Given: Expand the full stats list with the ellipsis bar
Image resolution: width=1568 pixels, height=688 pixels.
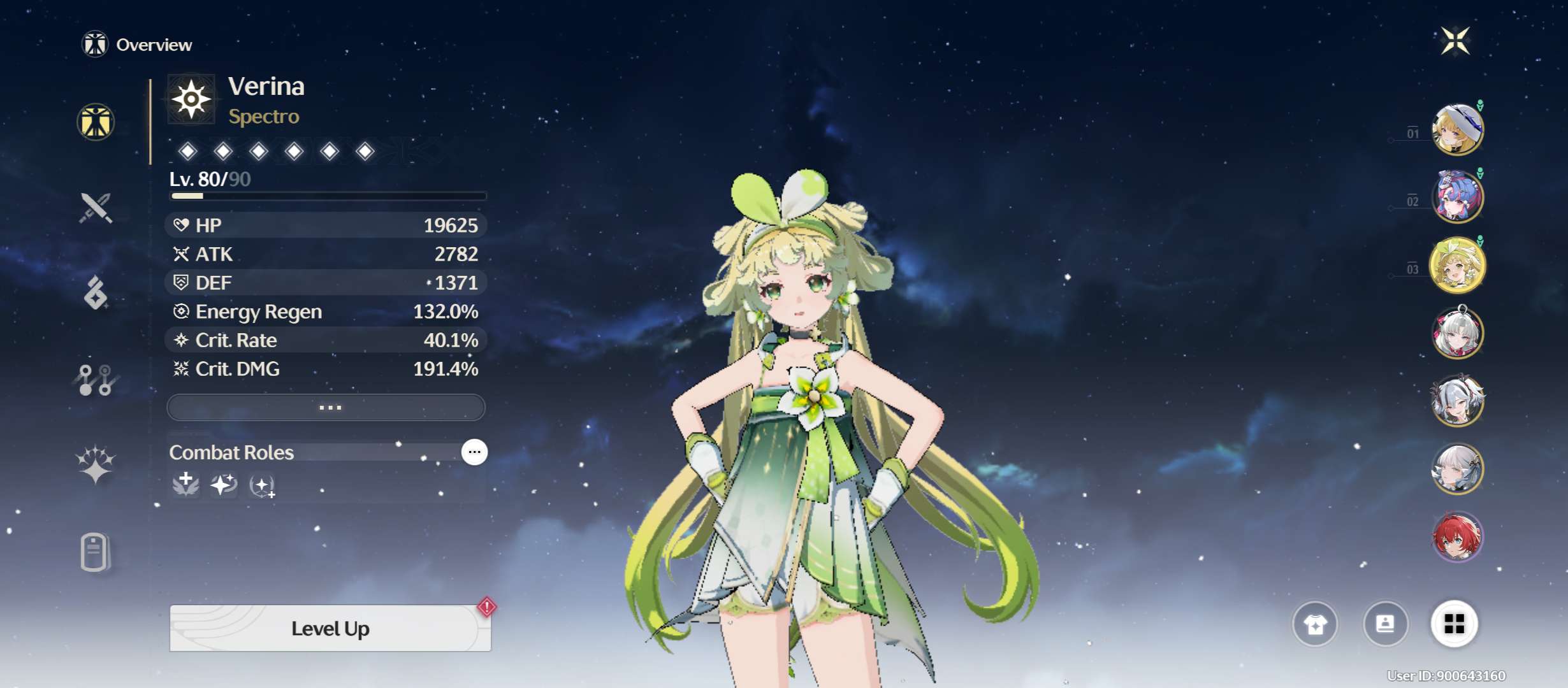Looking at the screenshot, I should [326, 407].
